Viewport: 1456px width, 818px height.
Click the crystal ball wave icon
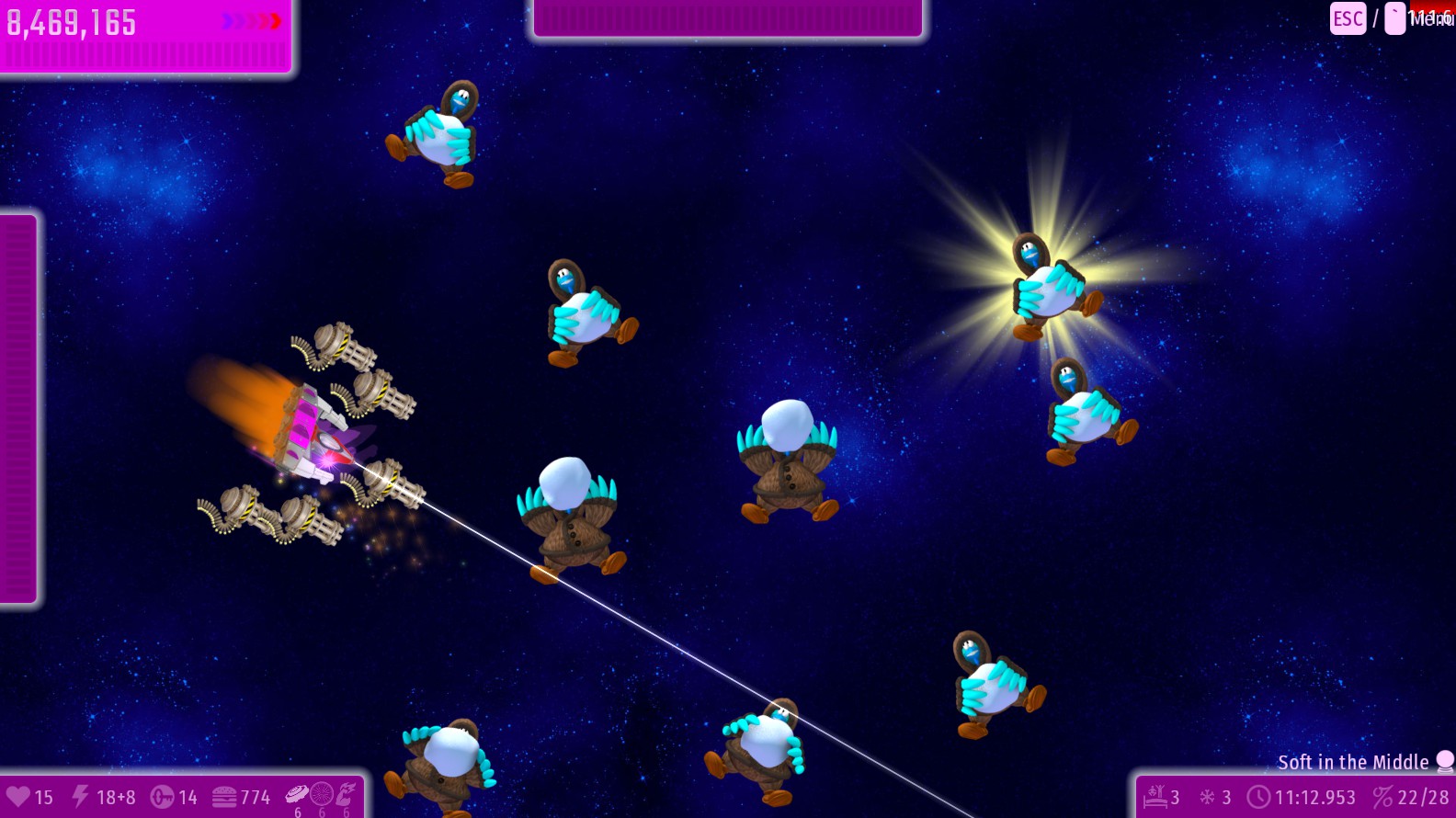1445,761
